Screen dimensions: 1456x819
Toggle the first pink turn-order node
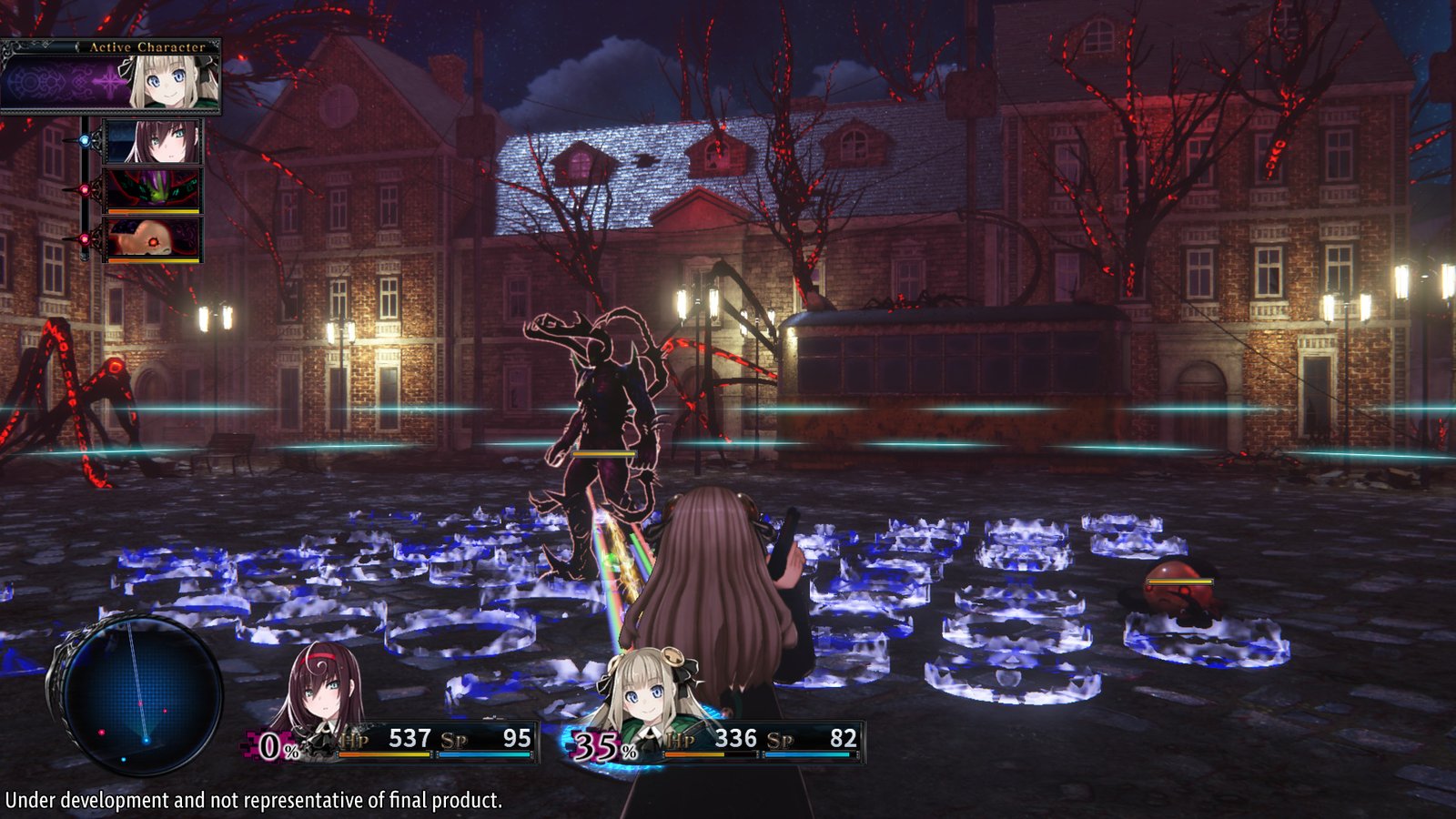point(85,187)
